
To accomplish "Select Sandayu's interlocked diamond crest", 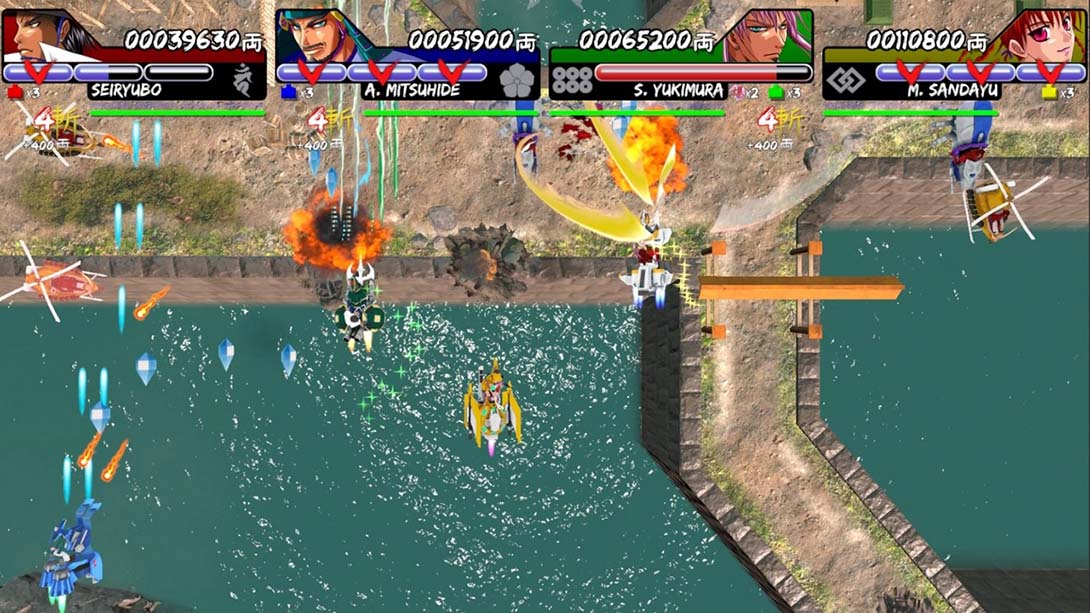I will tap(846, 81).
